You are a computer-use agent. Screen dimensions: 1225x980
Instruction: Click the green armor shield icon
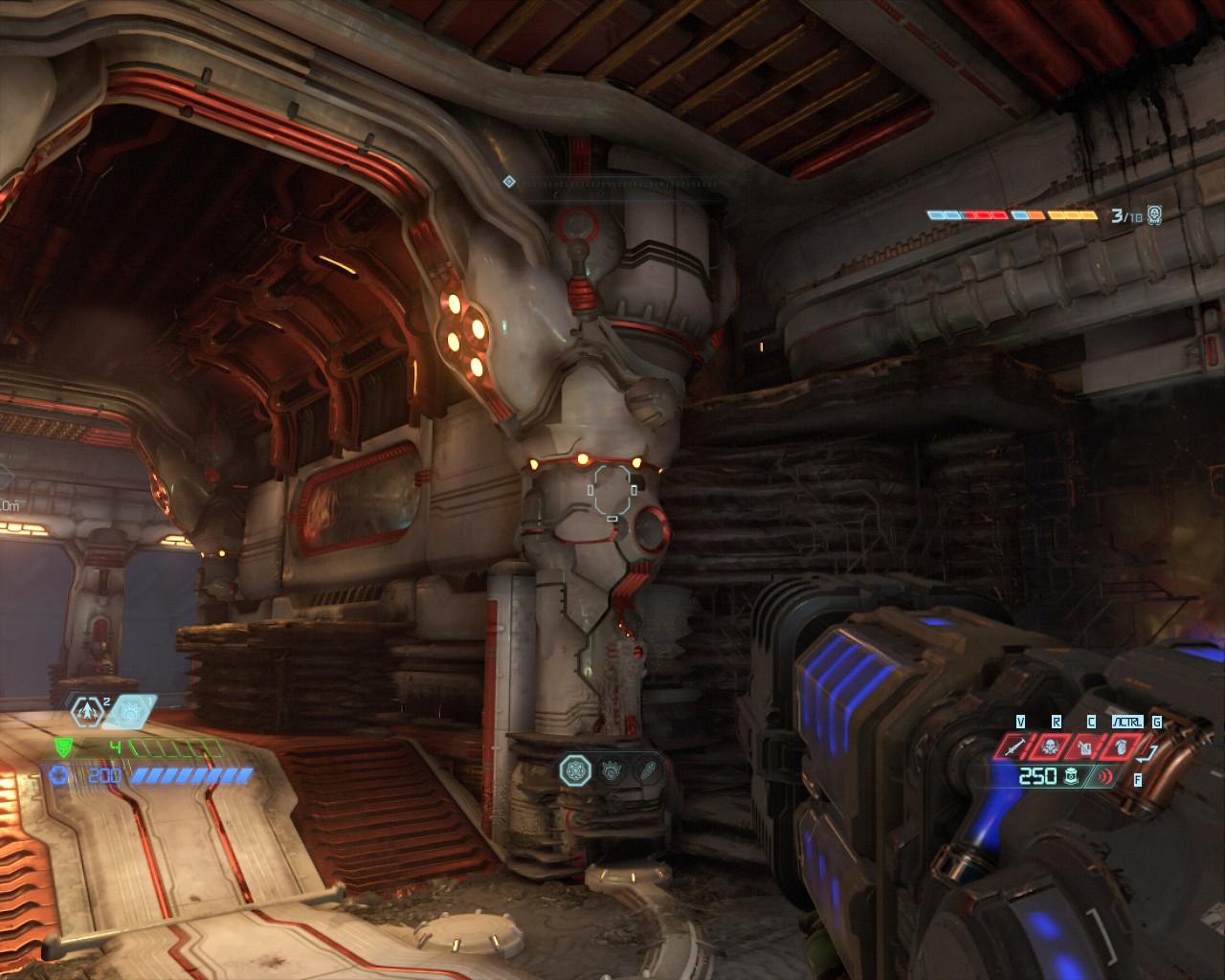coord(63,747)
